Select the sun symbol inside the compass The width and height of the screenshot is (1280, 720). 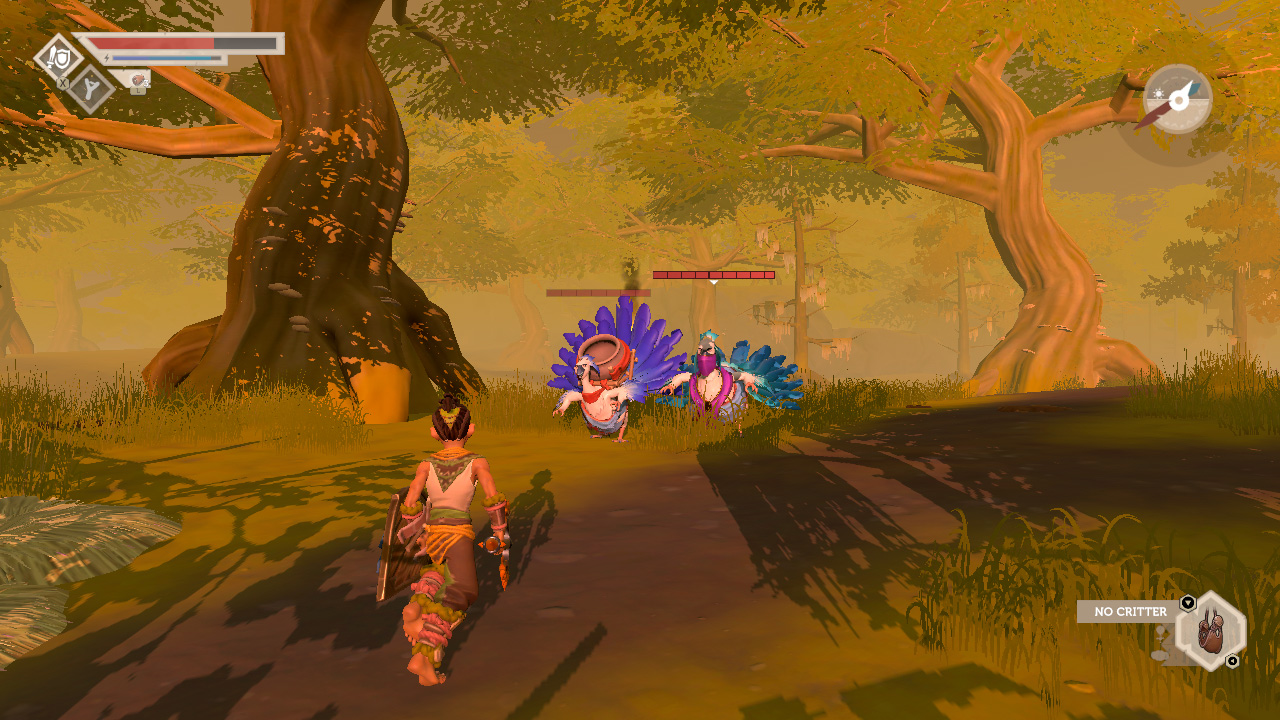pos(1159,93)
